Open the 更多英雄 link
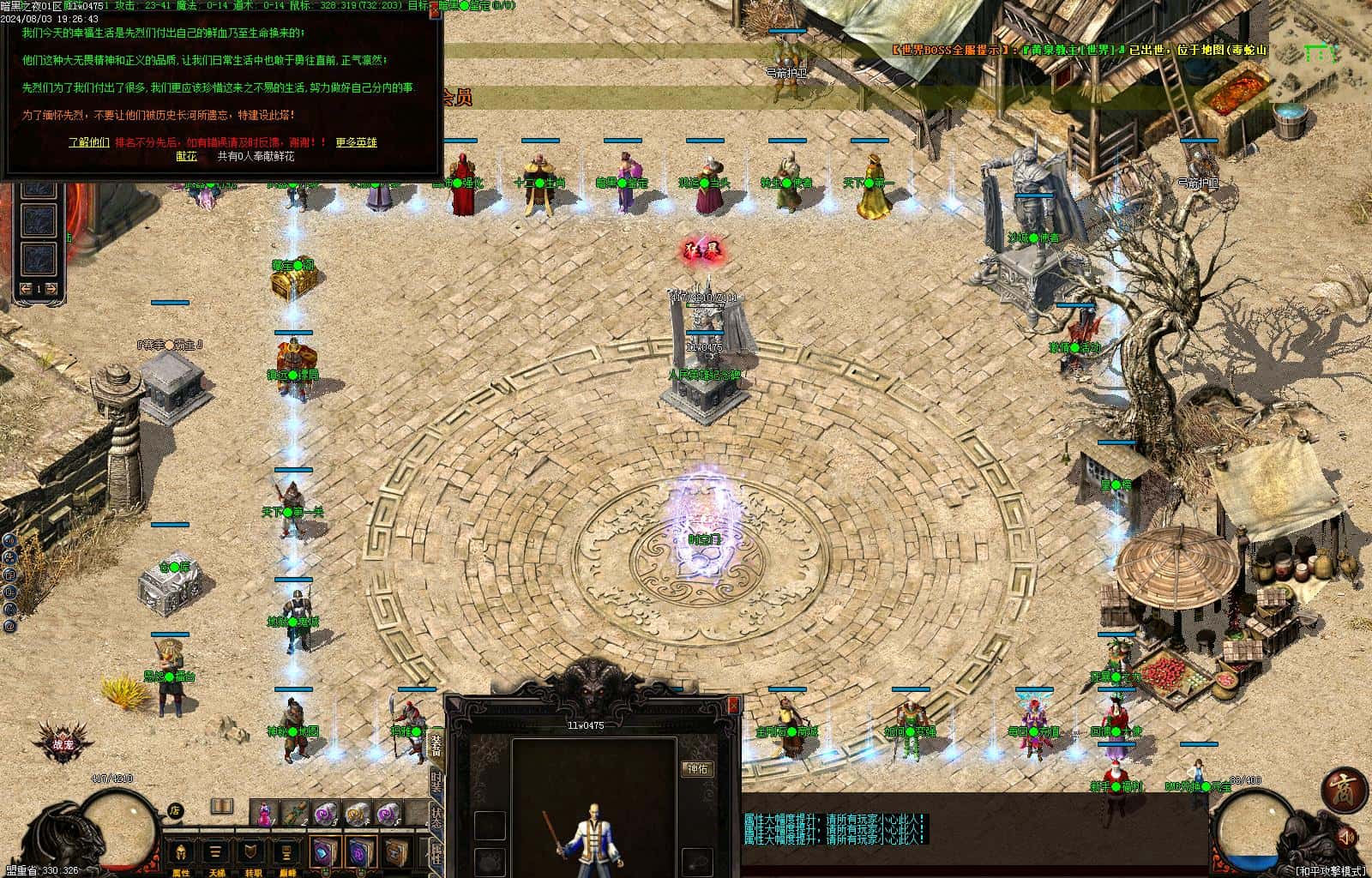The image size is (1372, 878). (356, 142)
